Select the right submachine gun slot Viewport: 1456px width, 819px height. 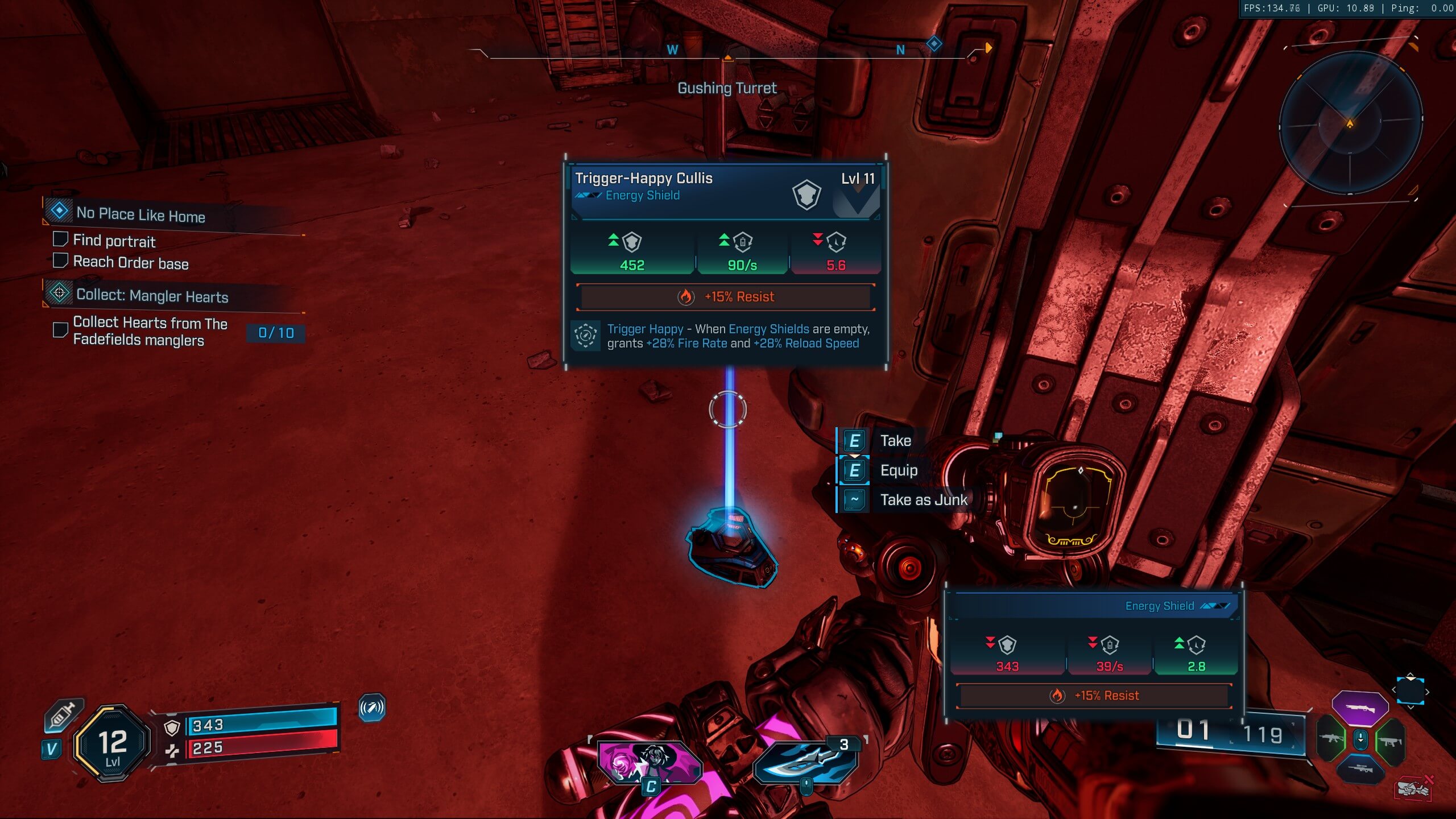1389,741
